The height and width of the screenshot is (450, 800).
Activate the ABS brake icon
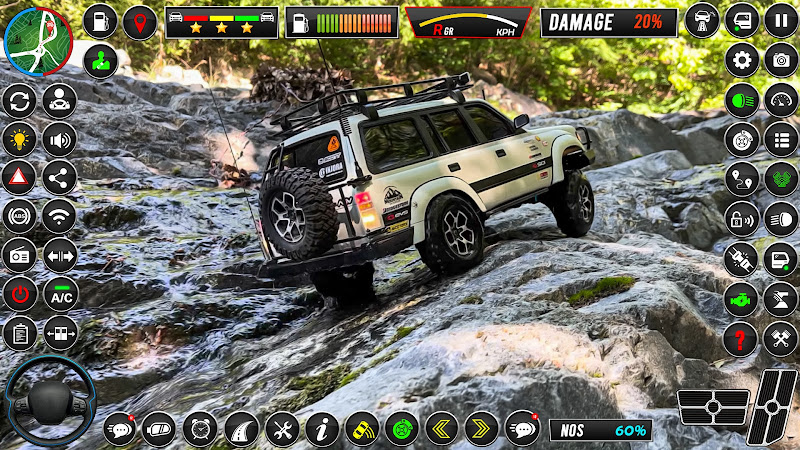(19, 216)
